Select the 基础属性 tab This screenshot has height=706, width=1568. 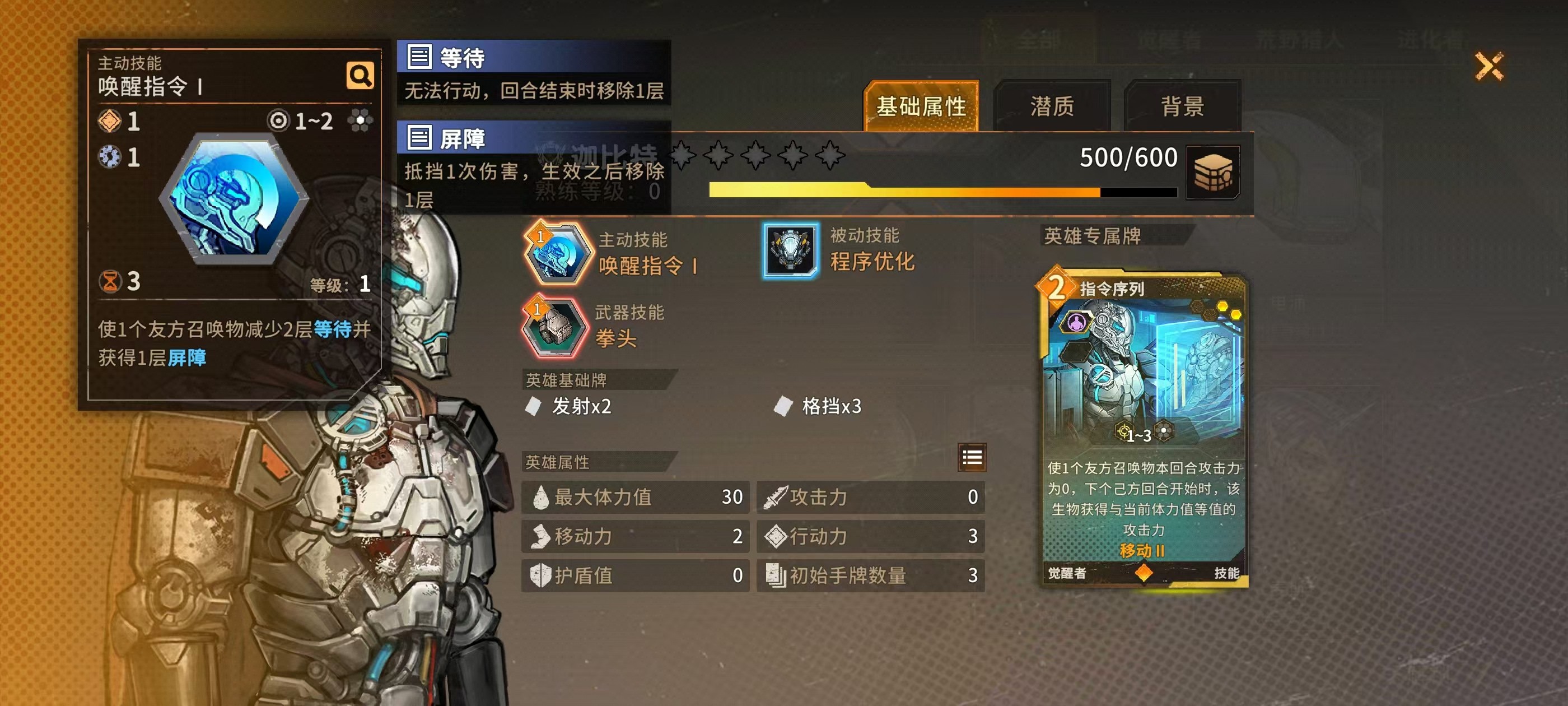tap(921, 106)
